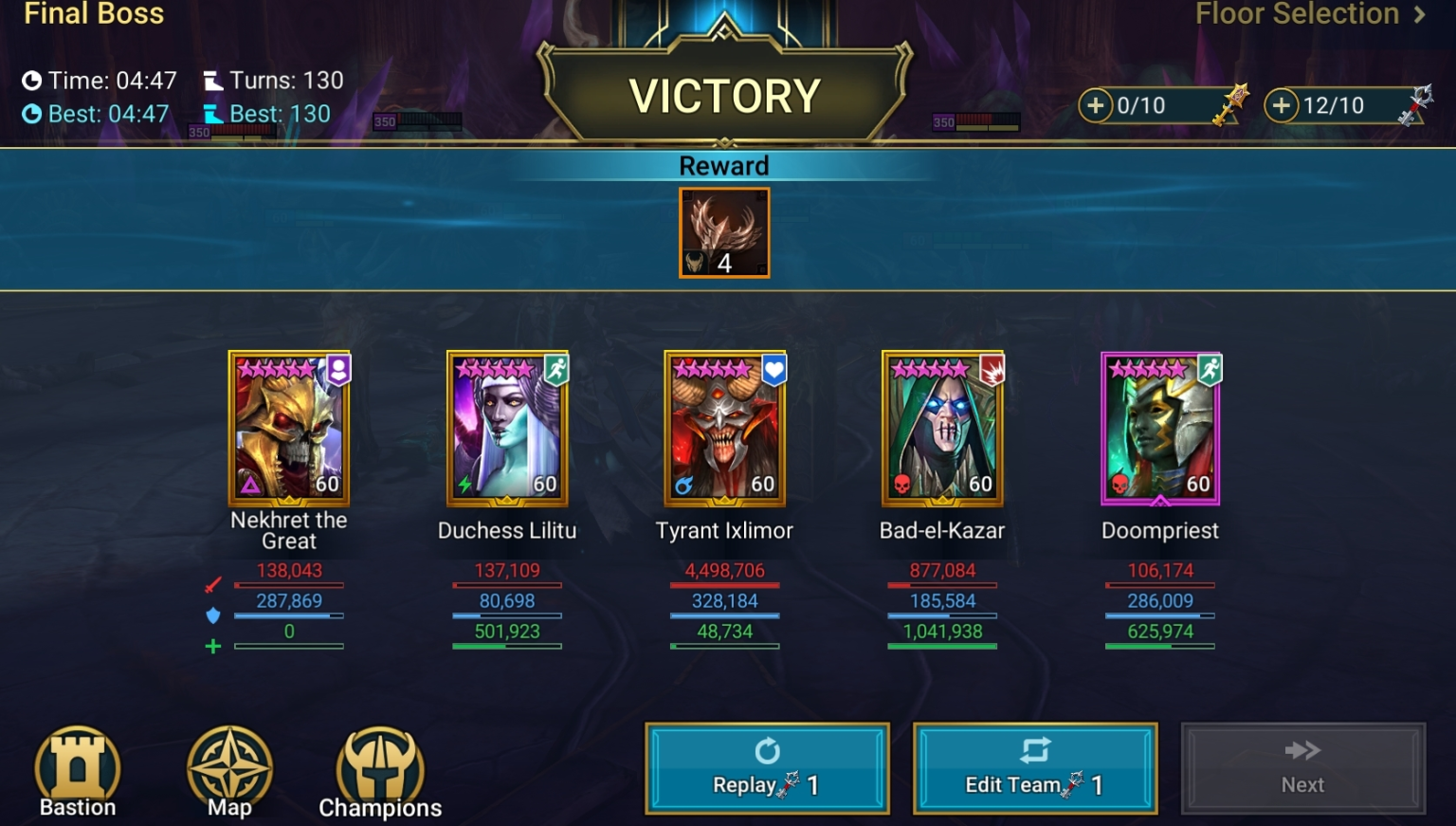The image size is (1456, 826).
Task: Click the plus icon beside the silver key counter
Action: [1282, 105]
